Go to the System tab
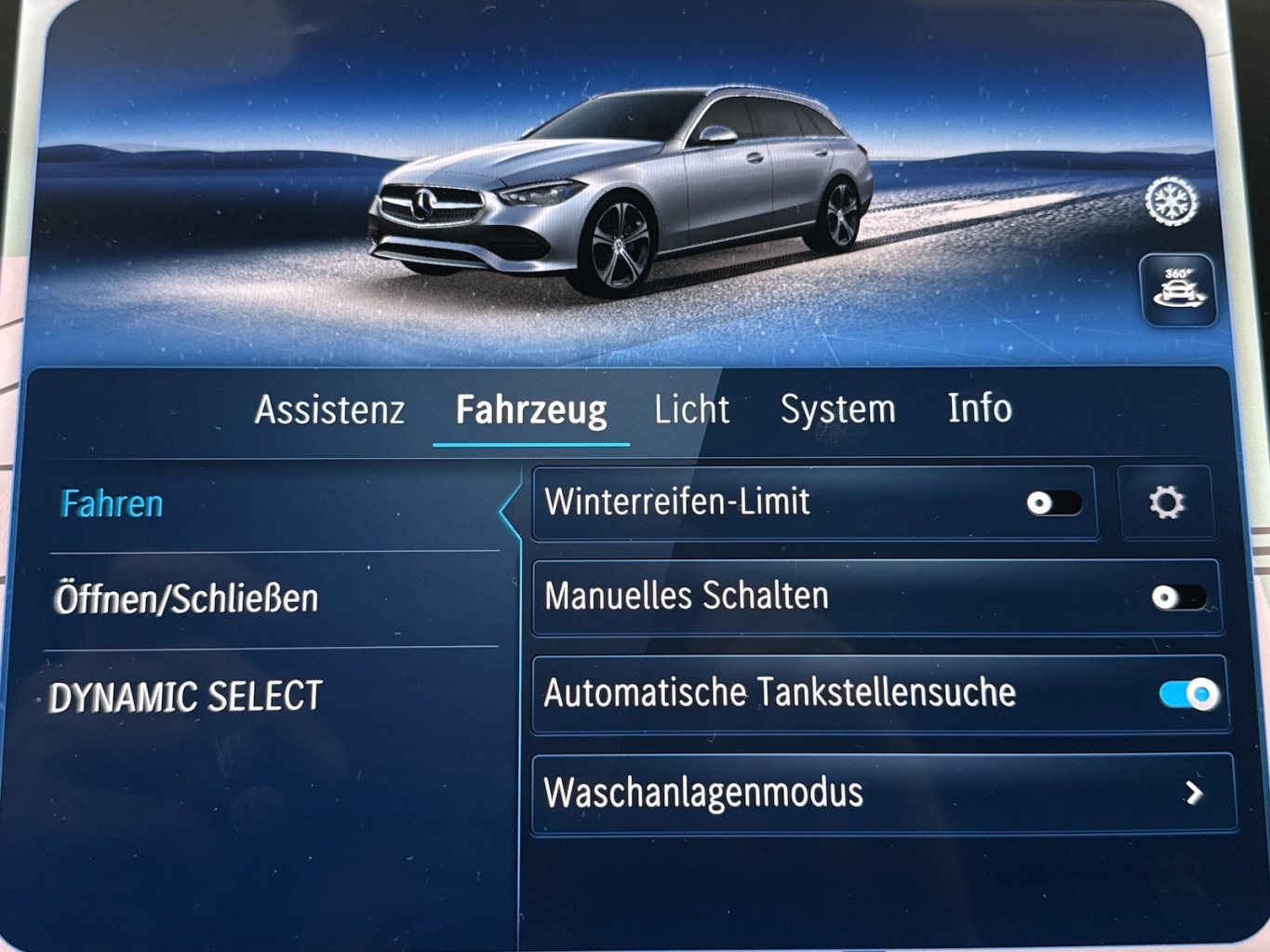 pyautogui.click(x=837, y=409)
